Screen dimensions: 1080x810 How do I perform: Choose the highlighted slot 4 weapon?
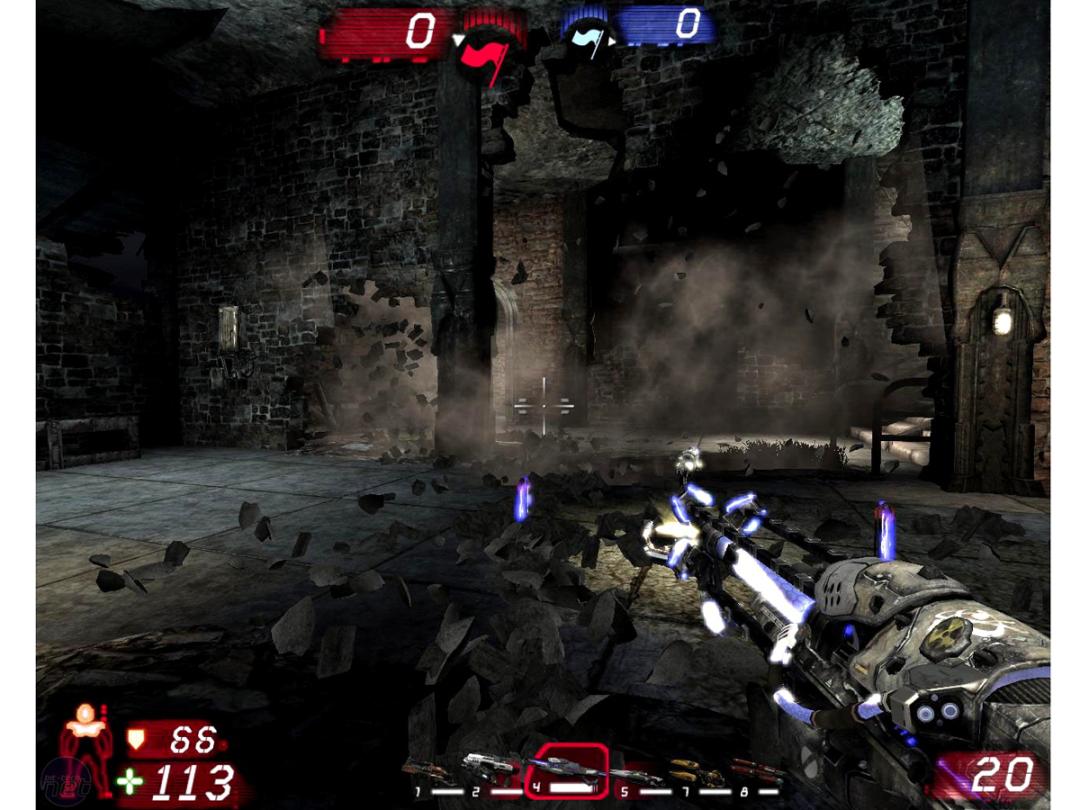567,771
